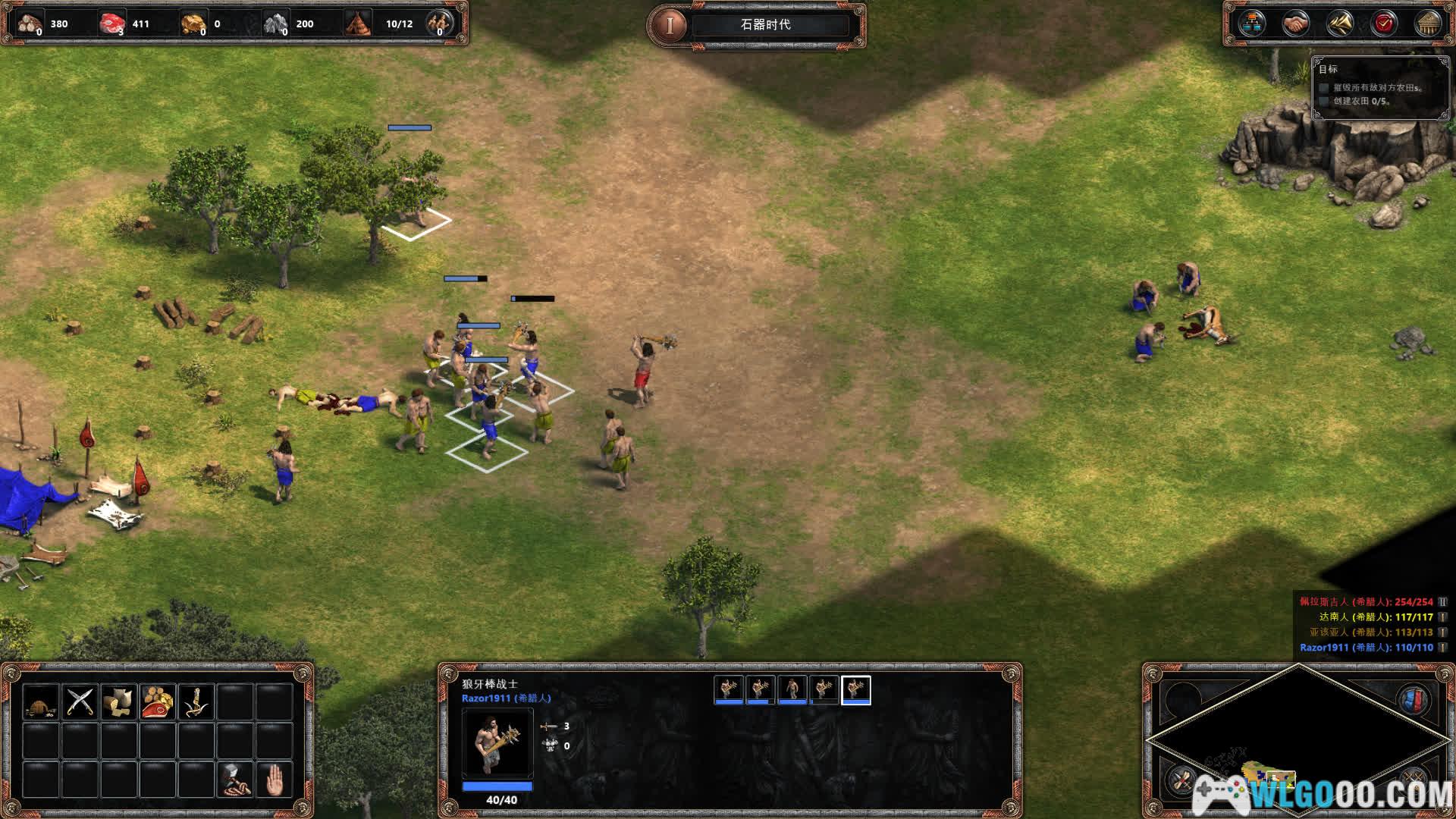Stop unit with raised hand icon
1456x819 pixels.
(x=275, y=780)
